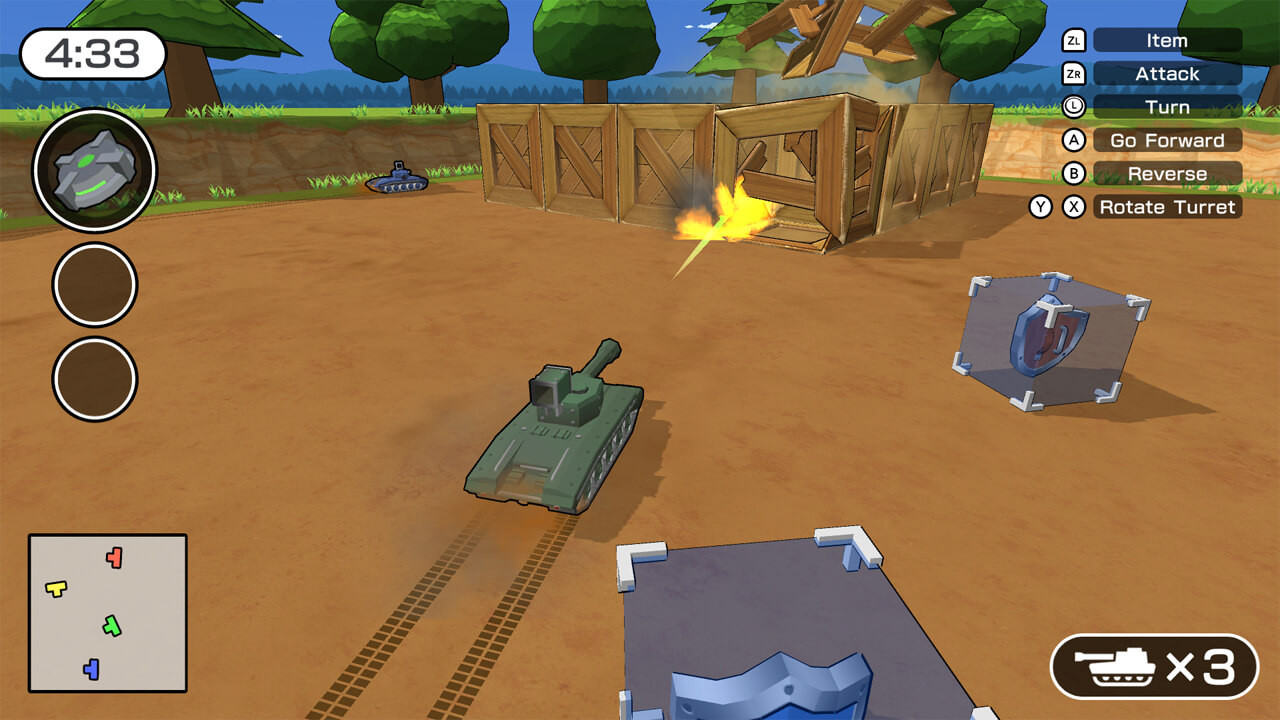This screenshot has height=720, width=1280.
Task: Select the Go Forward control label
Action: pos(1168,140)
